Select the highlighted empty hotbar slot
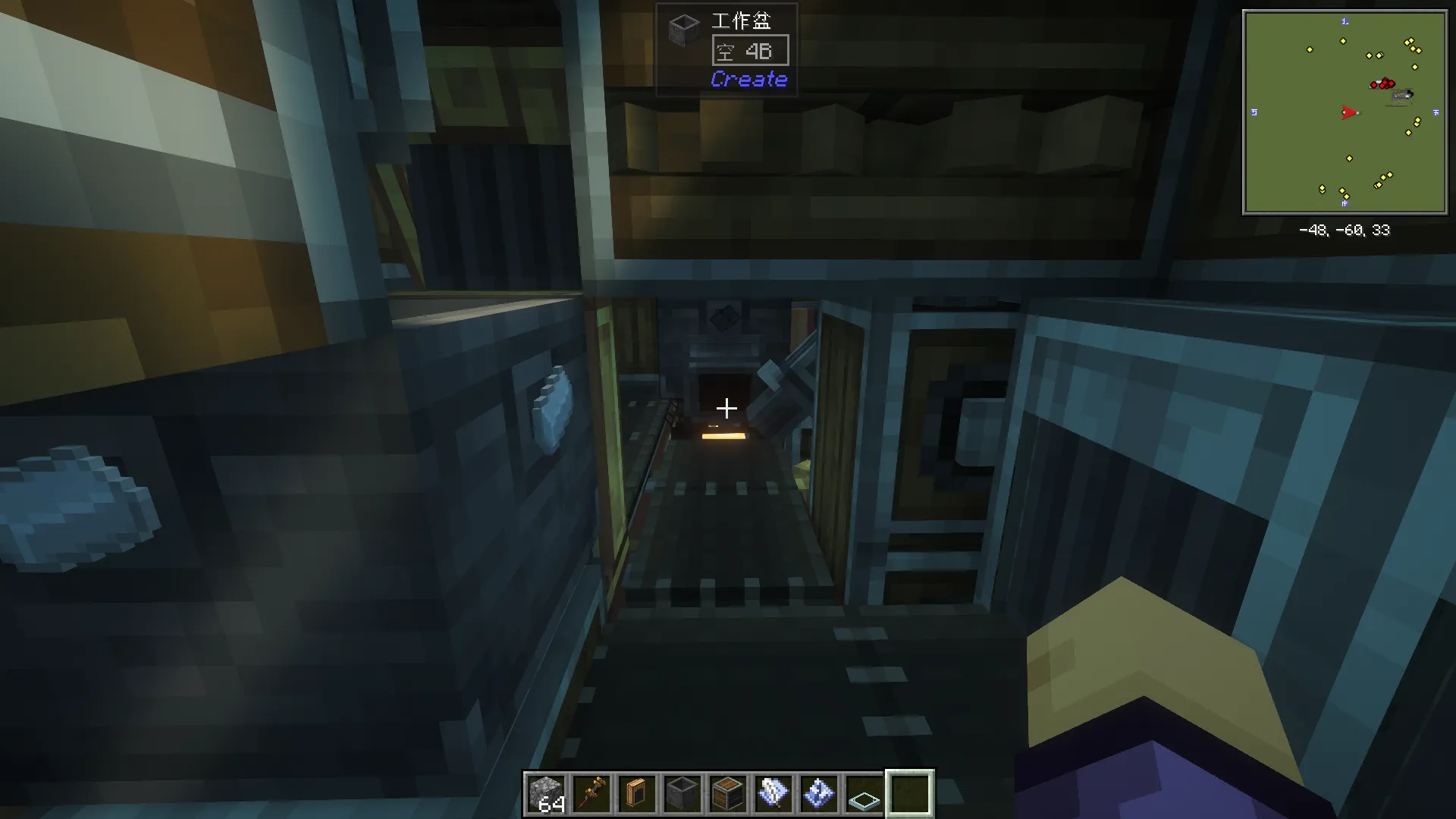The image size is (1456, 819). 910,793
